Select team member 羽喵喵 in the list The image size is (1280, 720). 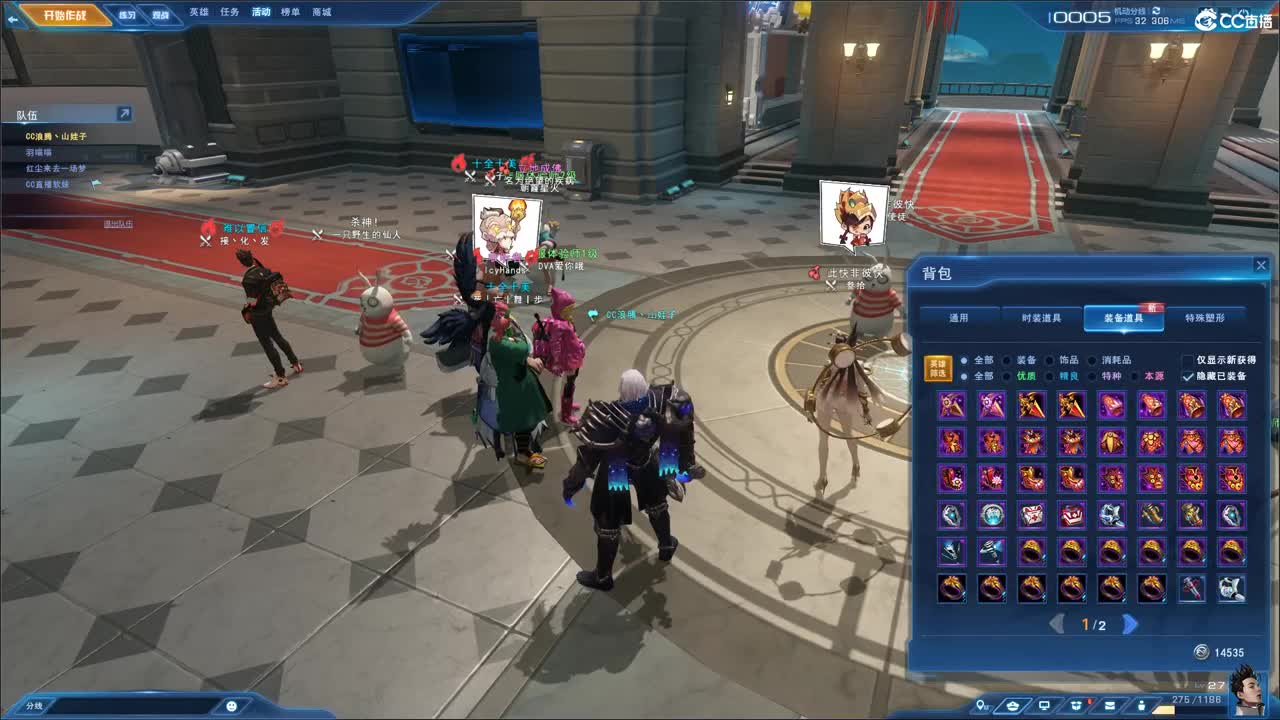[x=40, y=152]
